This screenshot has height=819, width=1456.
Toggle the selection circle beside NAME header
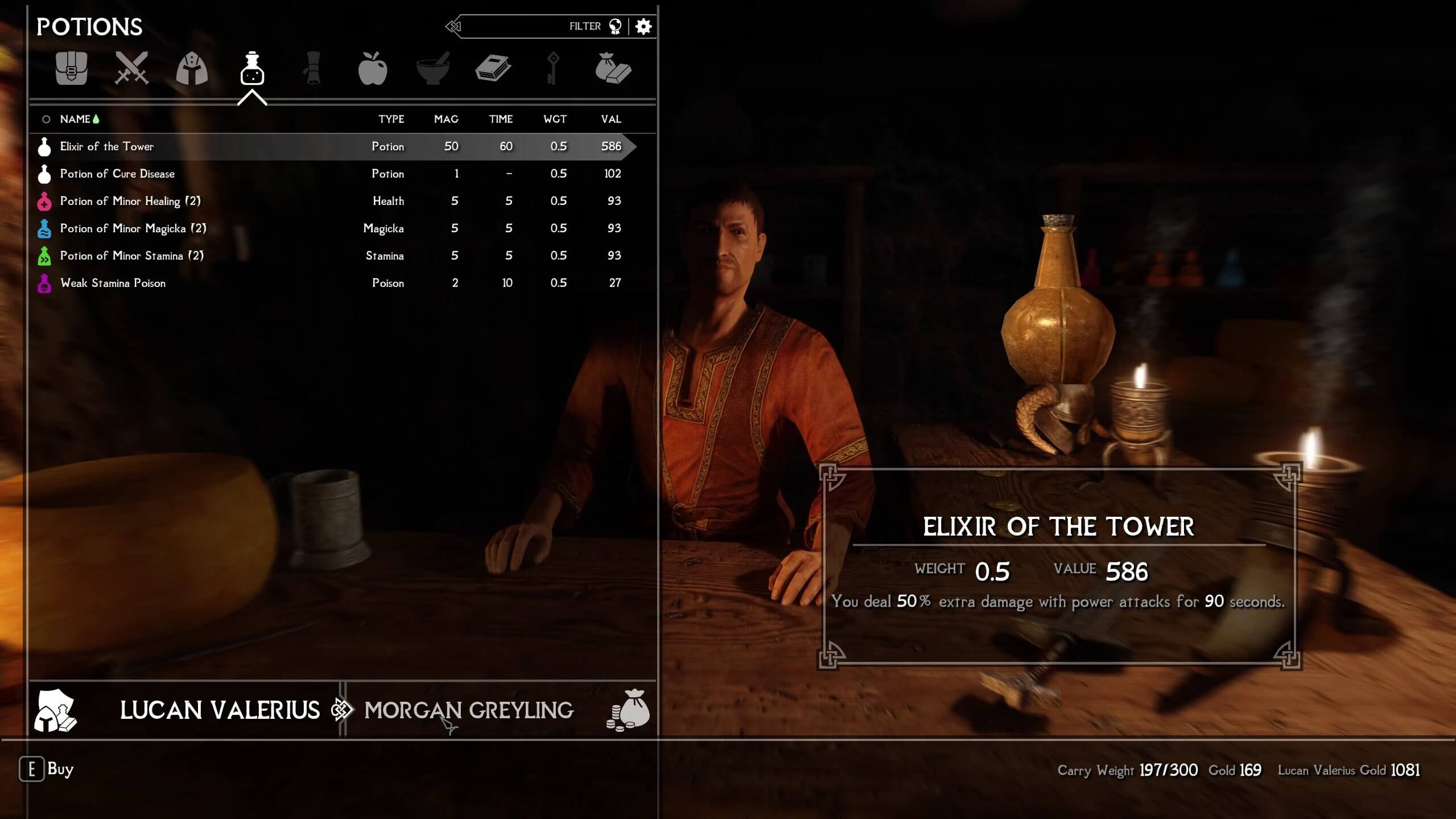[x=46, y=119]
